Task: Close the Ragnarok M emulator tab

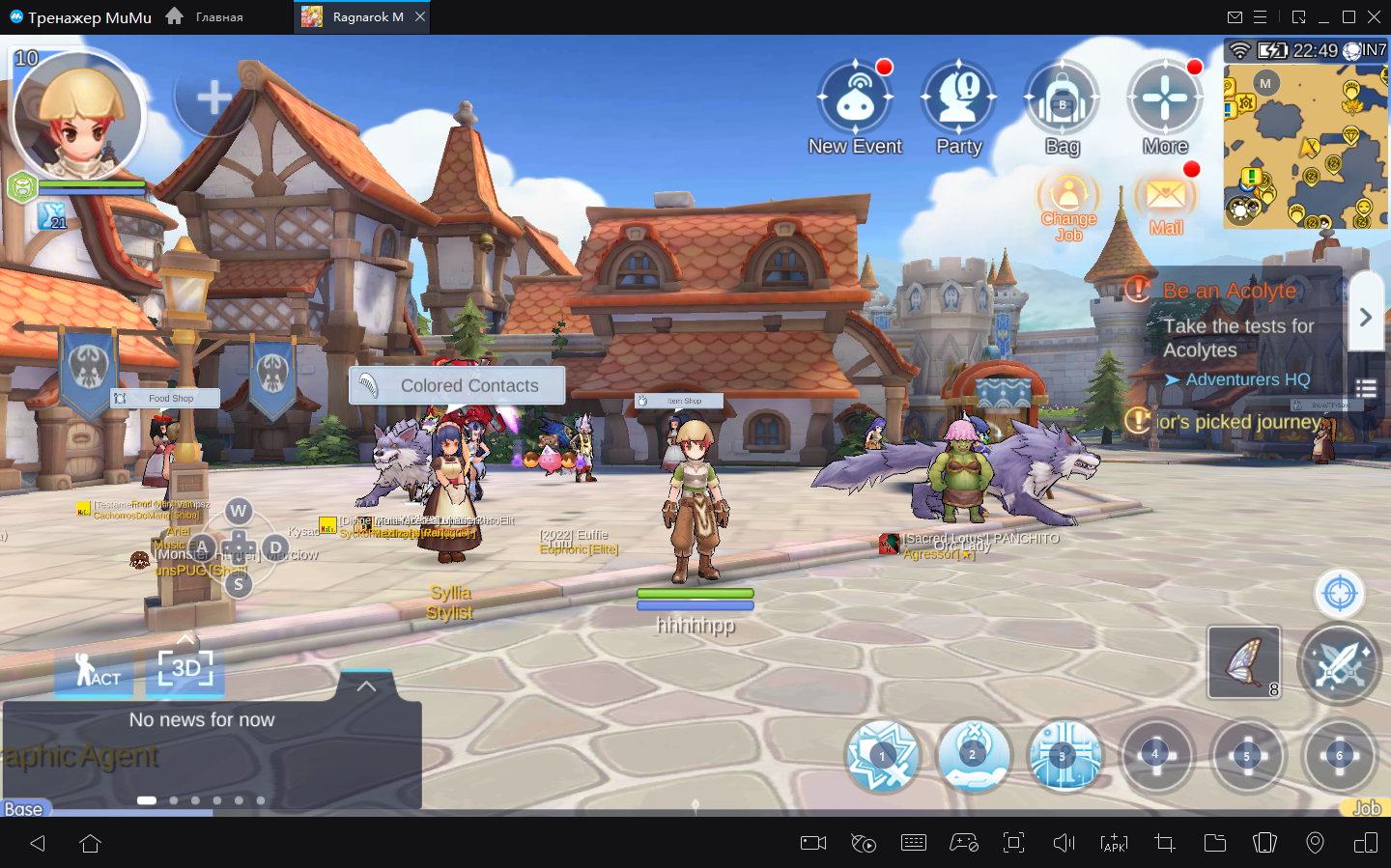Action: coord(419,16)
